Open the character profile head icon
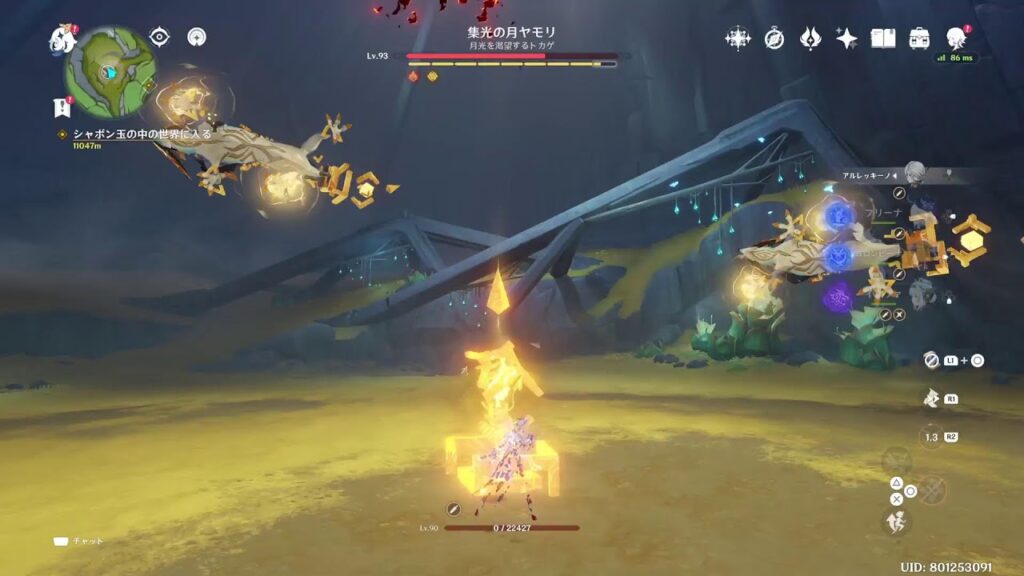The width and height of the screenshot is (1024, 576). [x=955, y=38]
